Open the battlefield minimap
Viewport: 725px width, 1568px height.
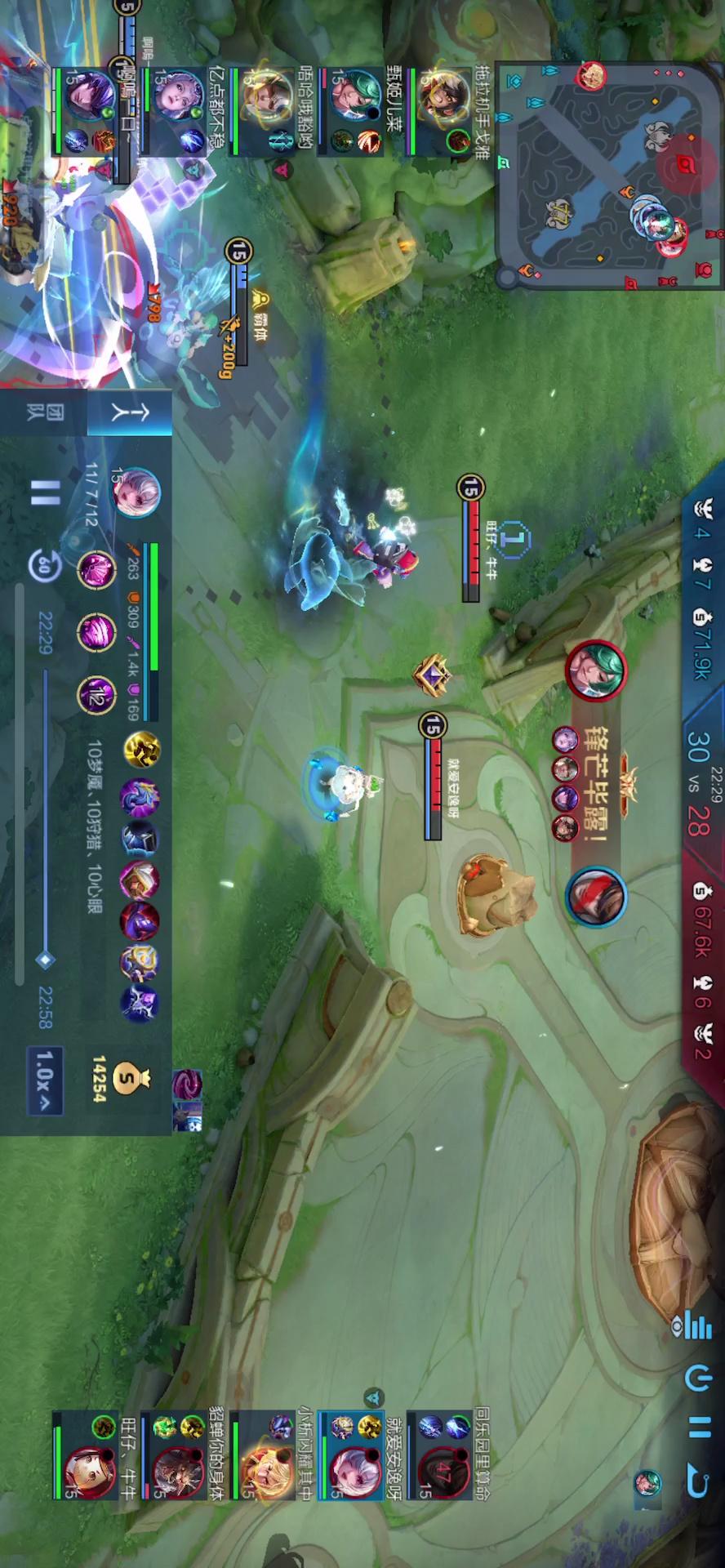coord(608,176)
